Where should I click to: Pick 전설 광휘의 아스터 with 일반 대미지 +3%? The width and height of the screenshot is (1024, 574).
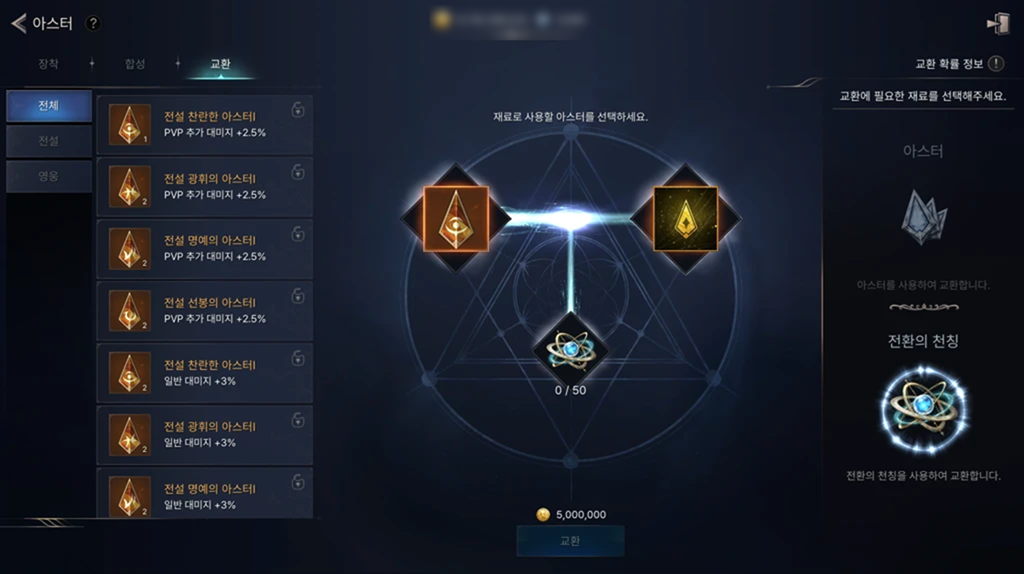pos(205,435)
